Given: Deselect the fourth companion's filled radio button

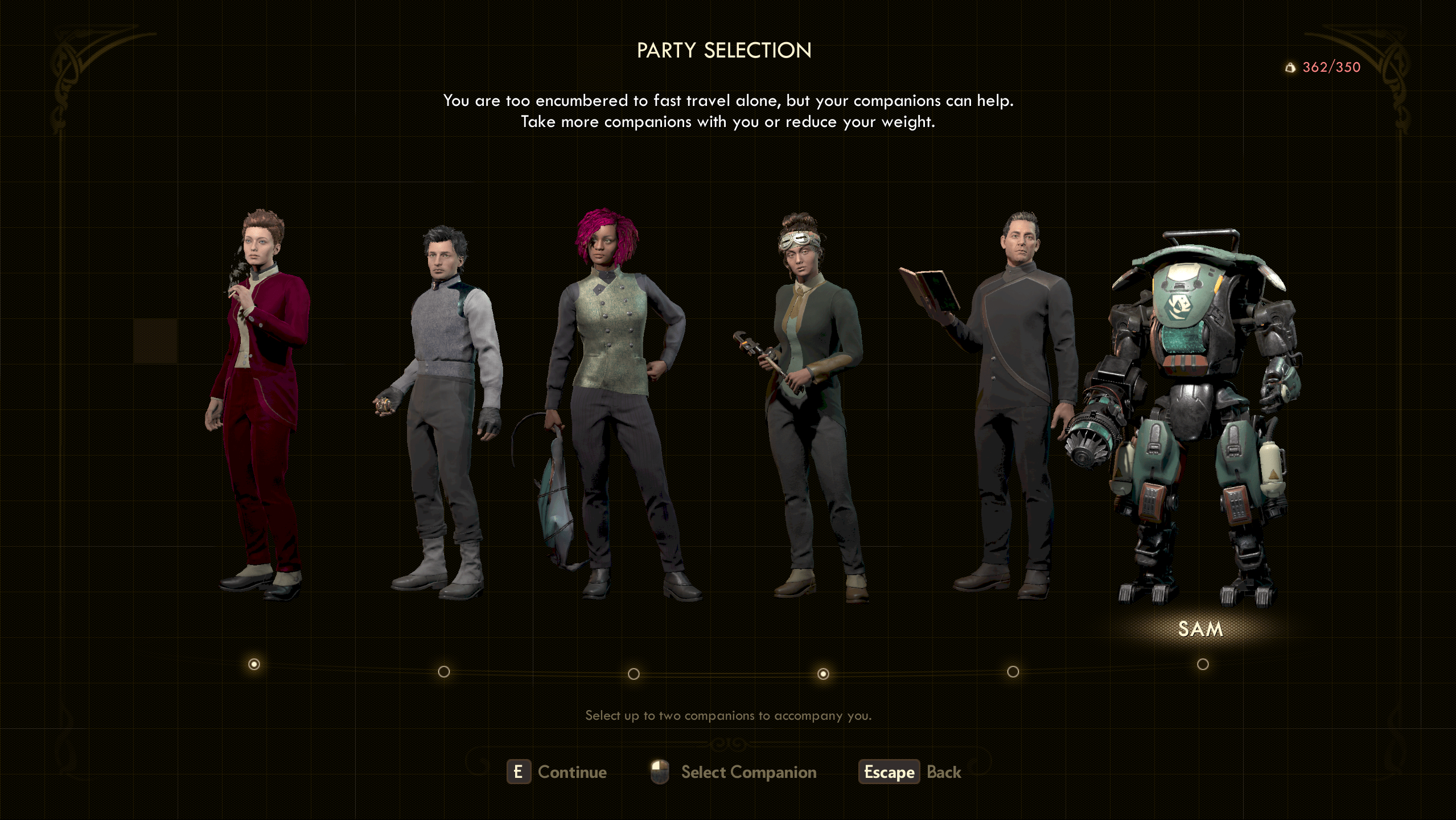Looking at the screenshot, I should 824,674.
